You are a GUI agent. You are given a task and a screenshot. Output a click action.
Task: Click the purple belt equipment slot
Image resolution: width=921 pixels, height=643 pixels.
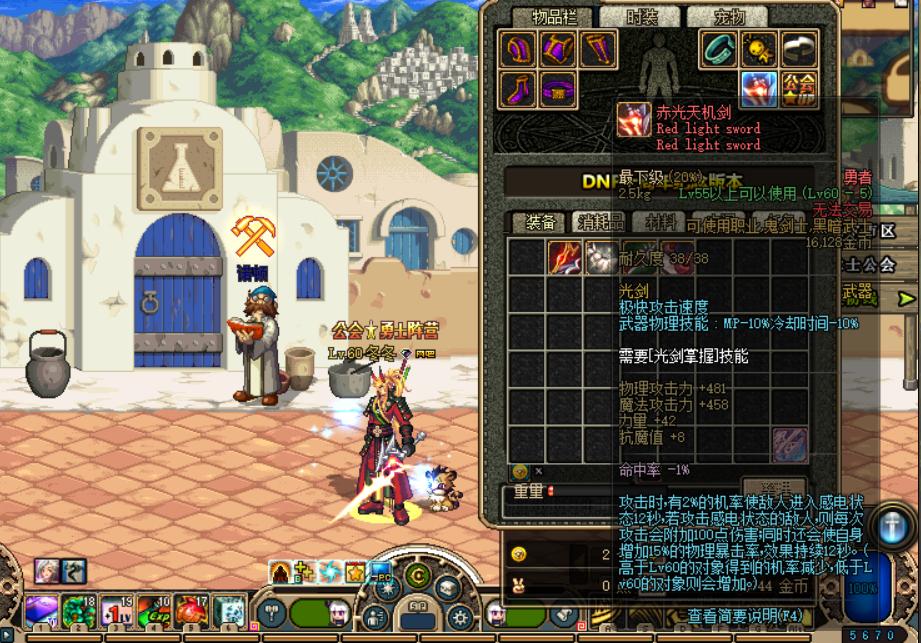(x=558, y=88)
